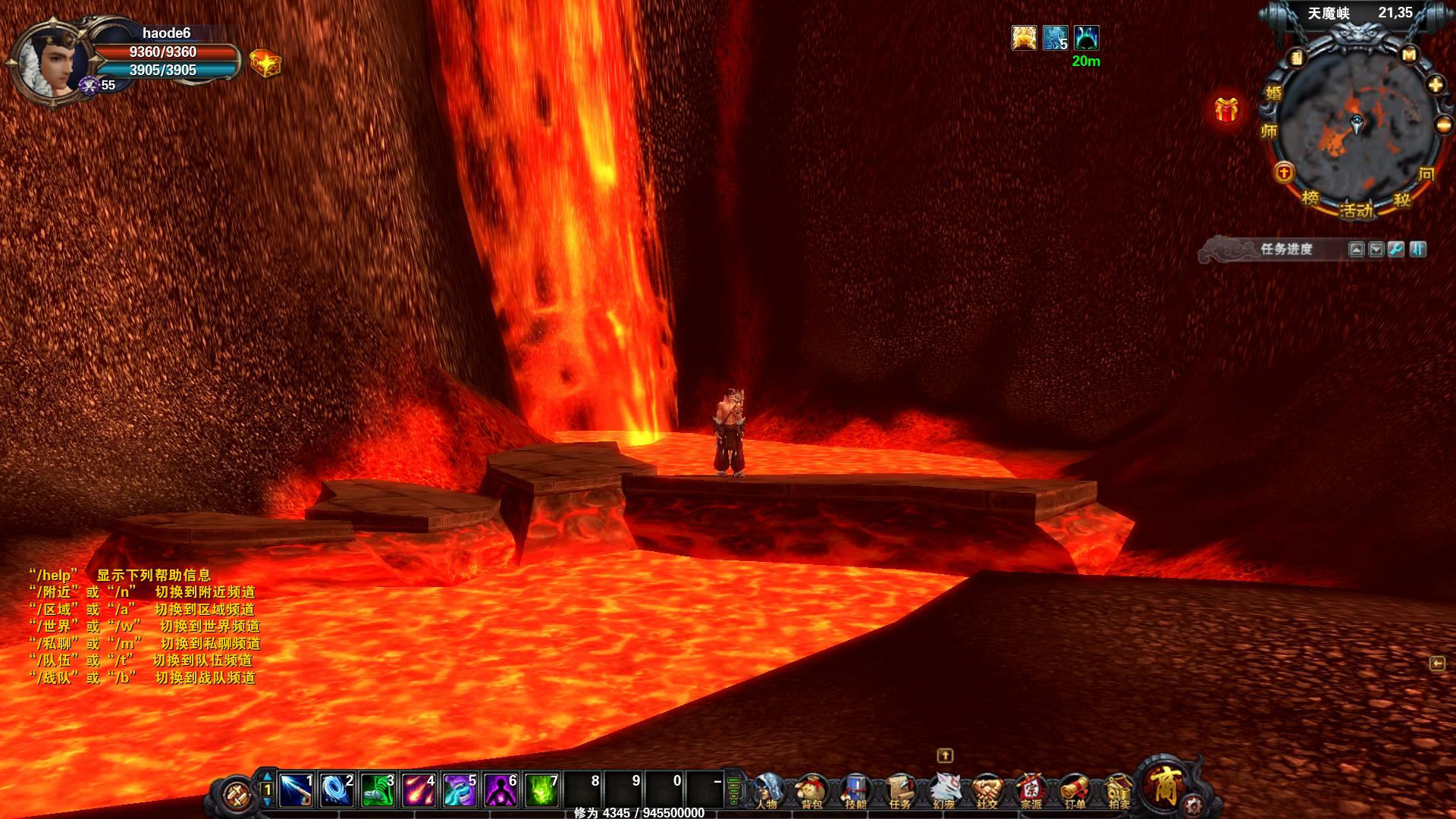Open the world map with the M button
The height and width of the screenshot is (819, 1456).
[1409, 55]
